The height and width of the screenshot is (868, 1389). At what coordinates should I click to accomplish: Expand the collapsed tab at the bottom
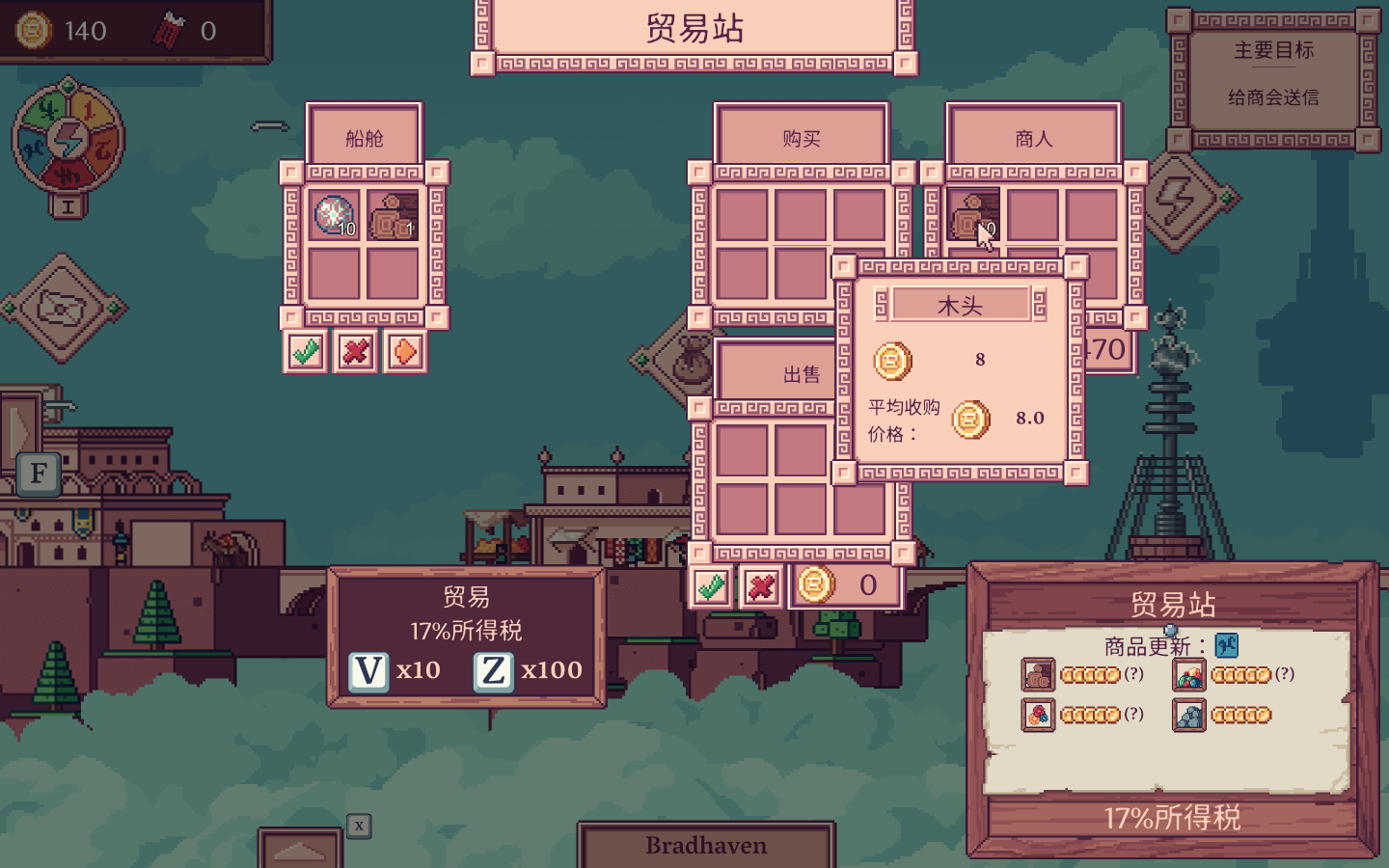tap(300, 850)
